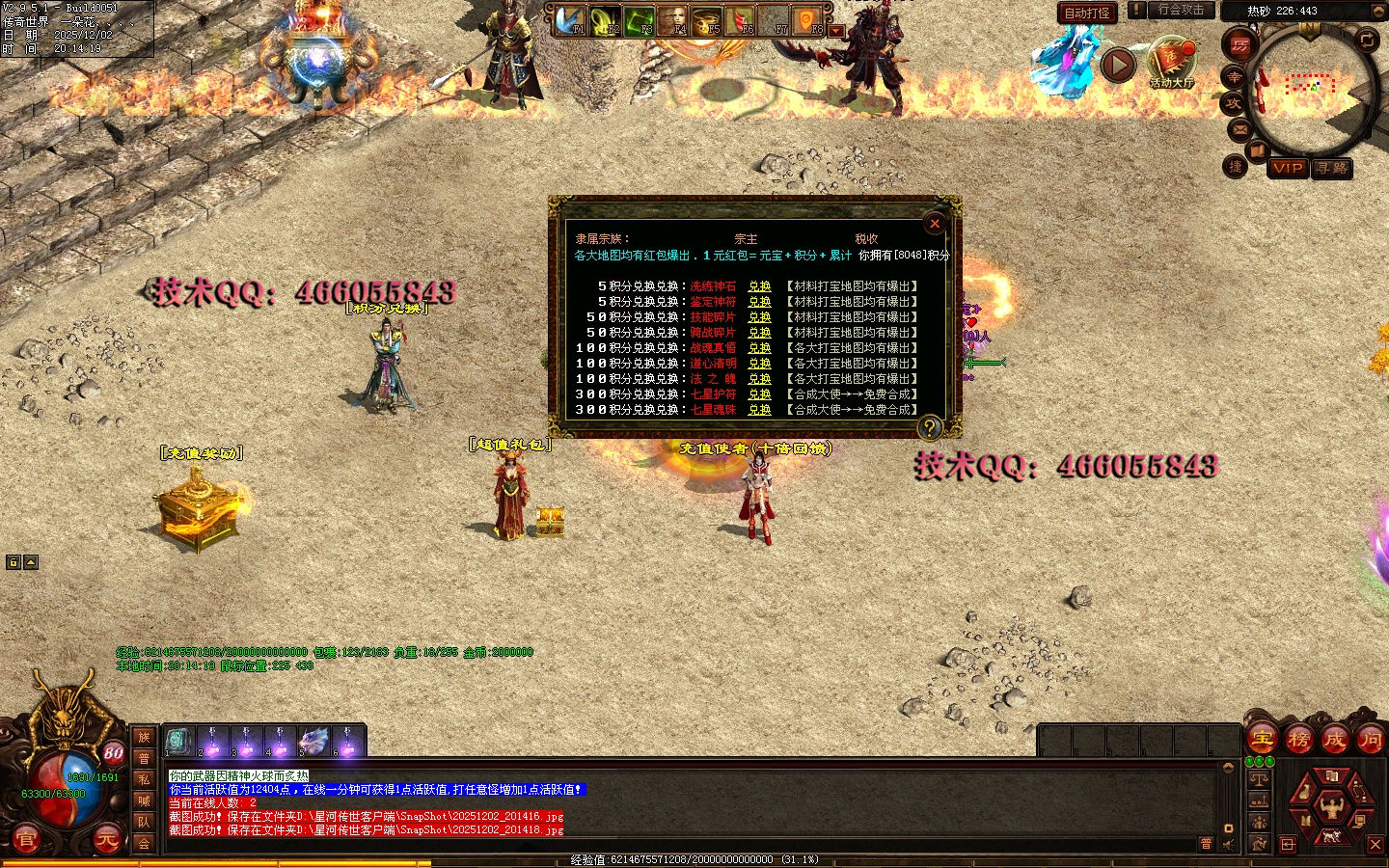Click the 元 yuanbao round button
The width and height of the screenshot is (1389, 868).
[x=106, y=840]
